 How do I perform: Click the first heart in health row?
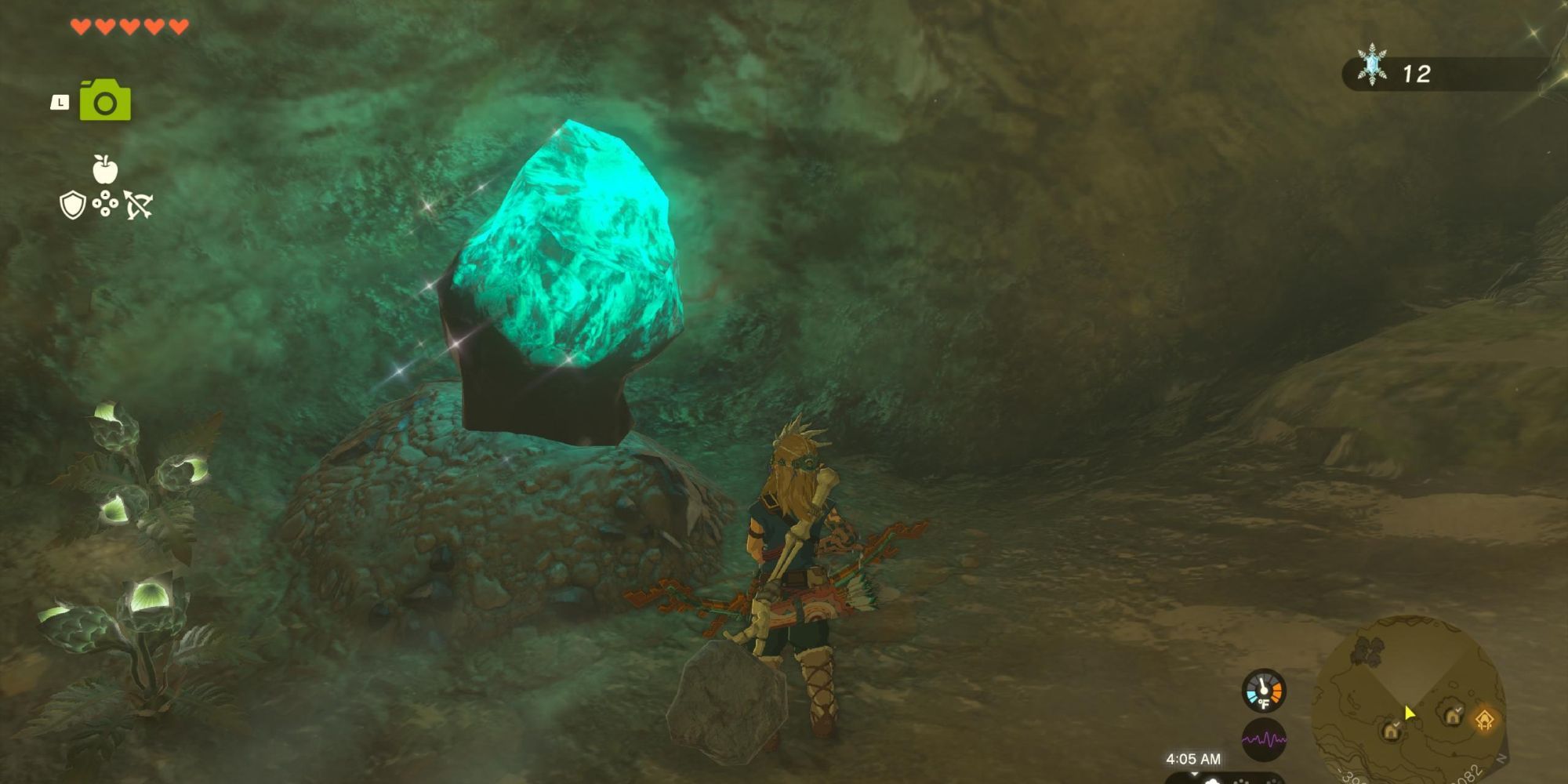click(81, 25)
